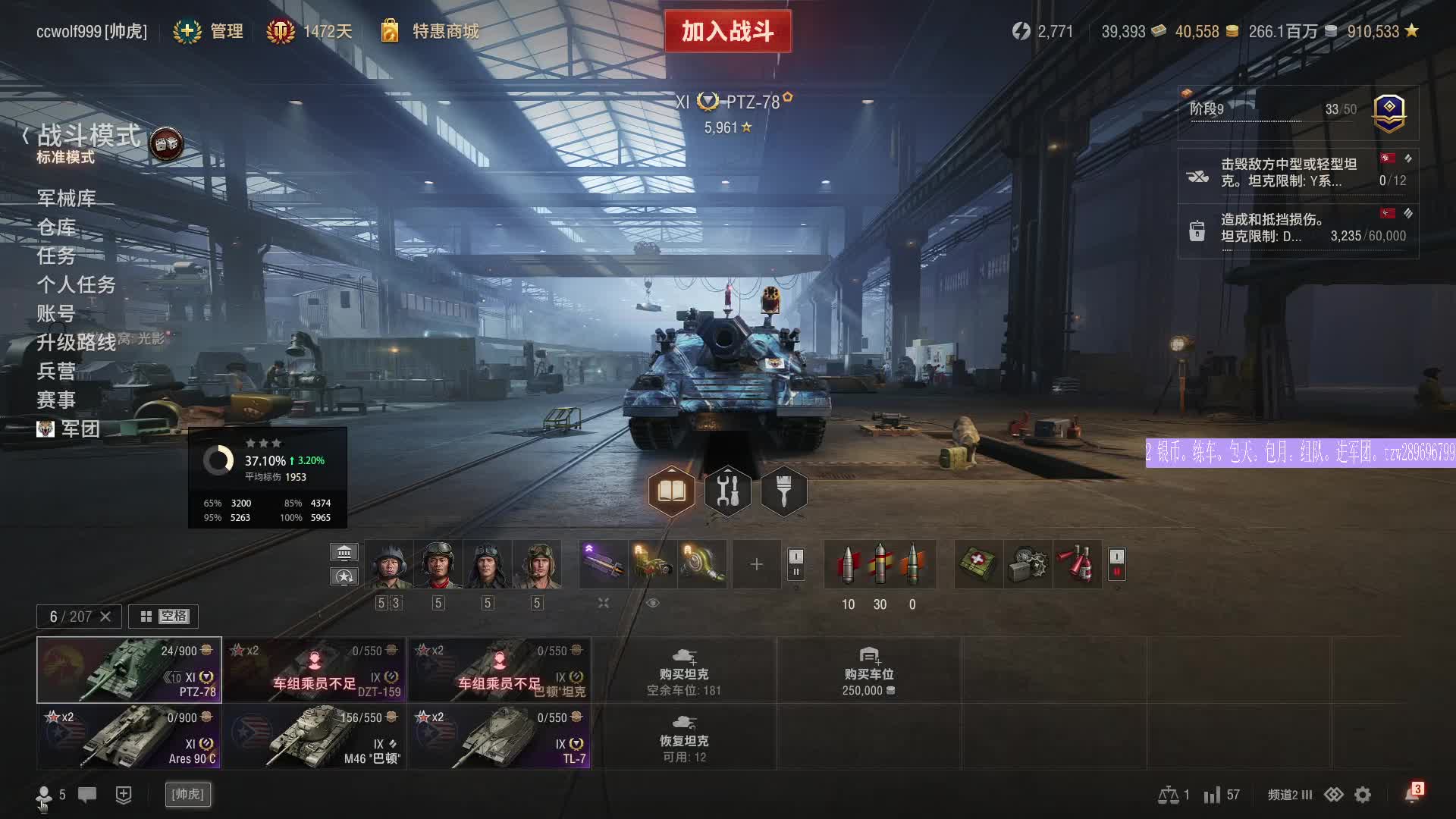The image size is (1456, 819).
Task: Open the 个人任务 personal missions
Action: (x=76, y=284)
